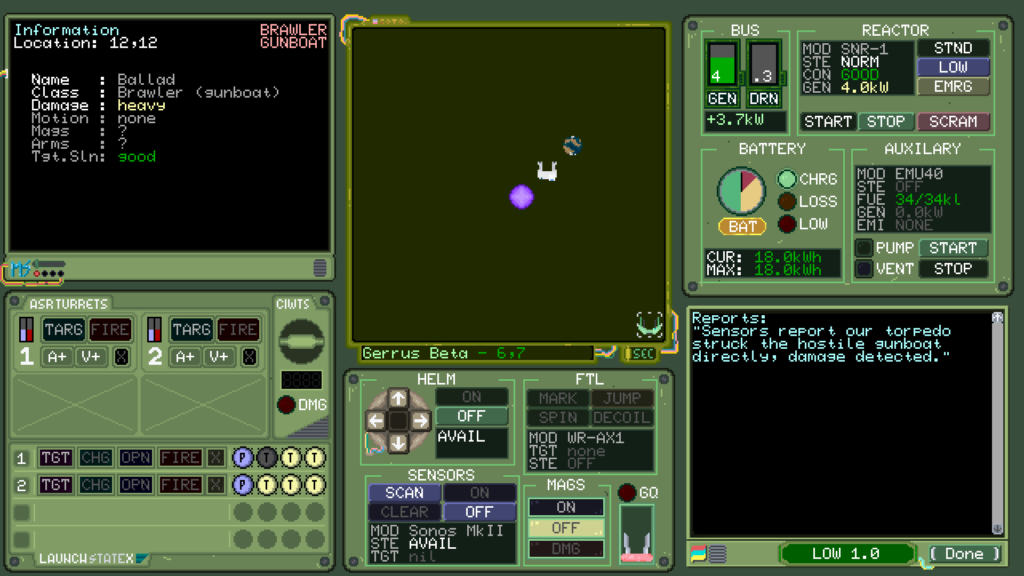Switch the reactor to STND mode
Viewport: 1024px width, 576px height.
tap(952, 48)
